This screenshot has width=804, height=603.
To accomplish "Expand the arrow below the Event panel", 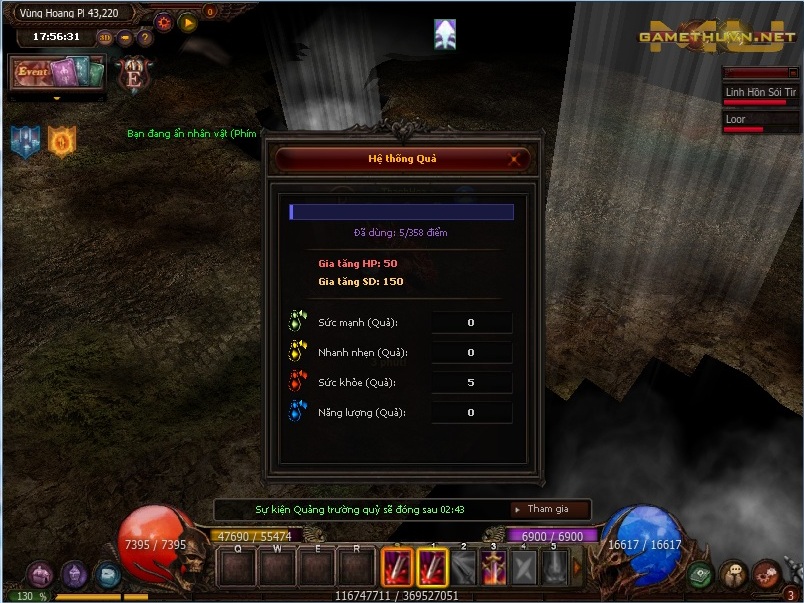I will pyautogui.click(x=57, y=98).
